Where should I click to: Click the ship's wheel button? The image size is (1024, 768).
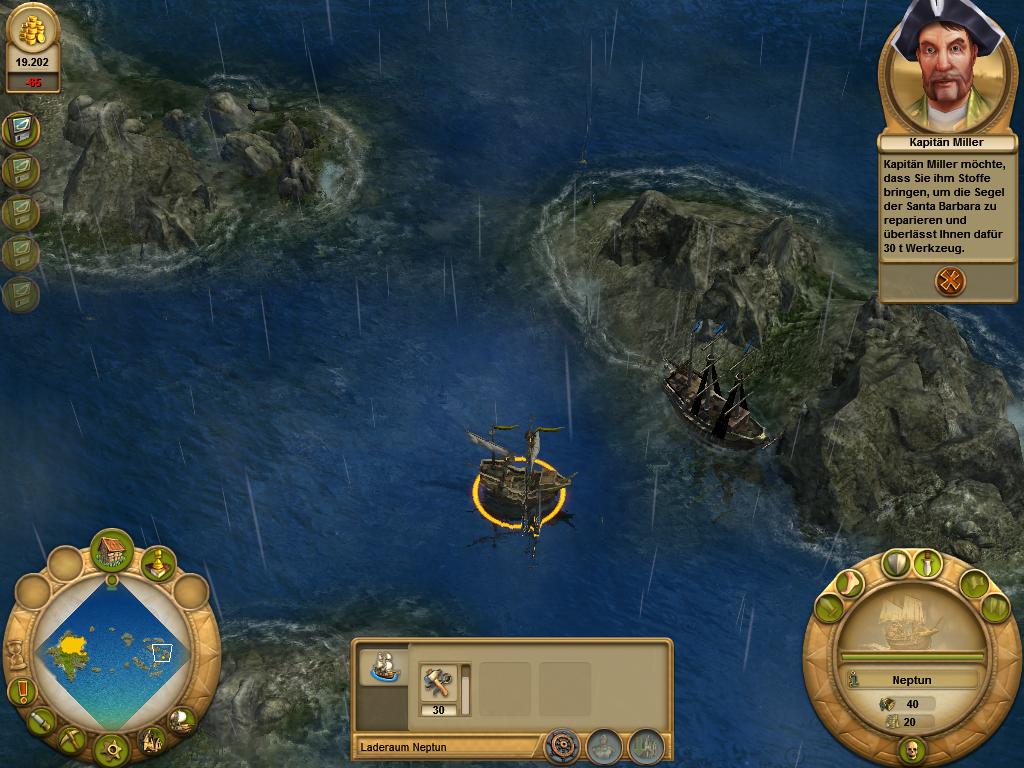[x=563, y=746]
